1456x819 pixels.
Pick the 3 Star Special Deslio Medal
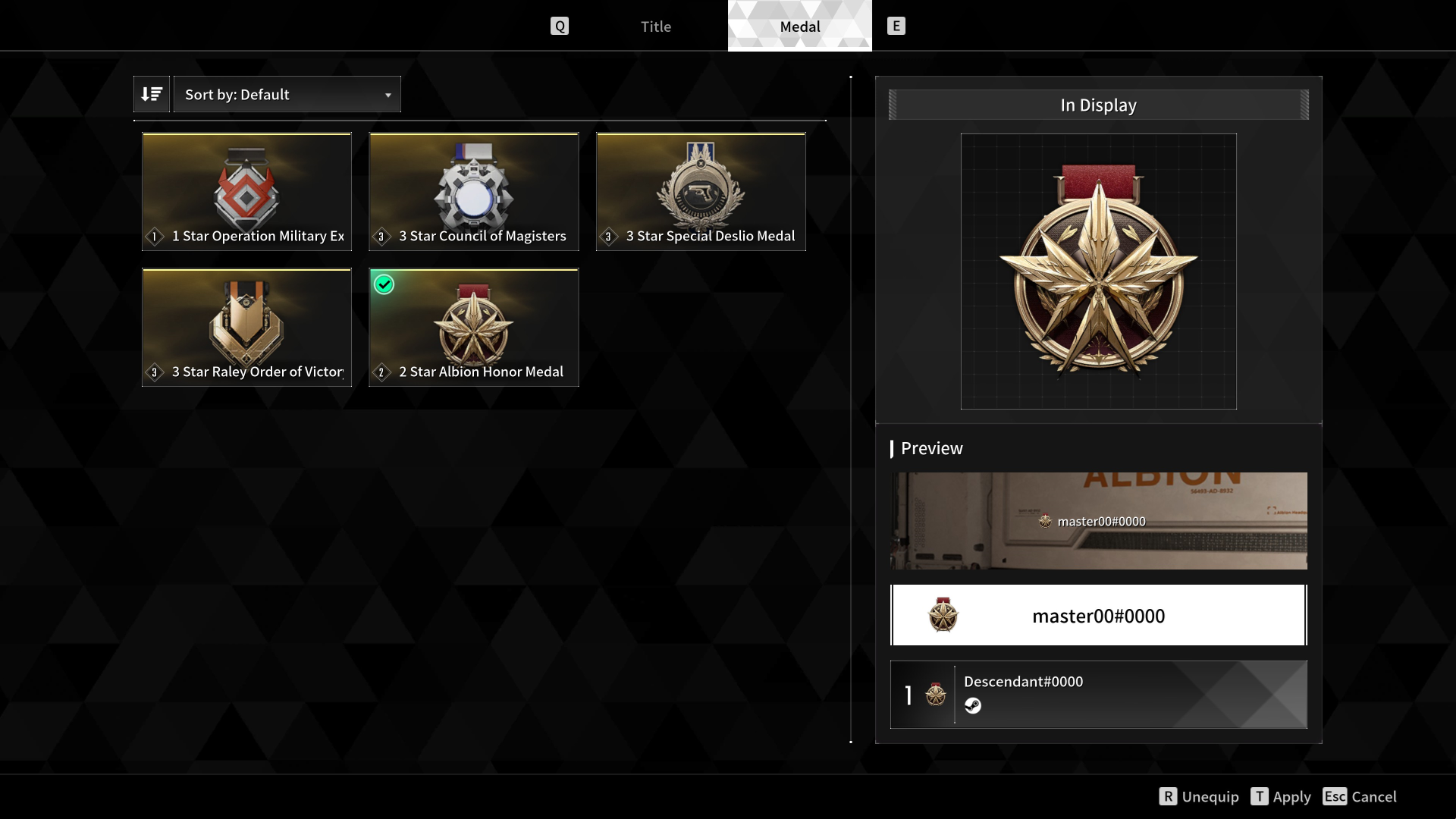click(701, 191)
